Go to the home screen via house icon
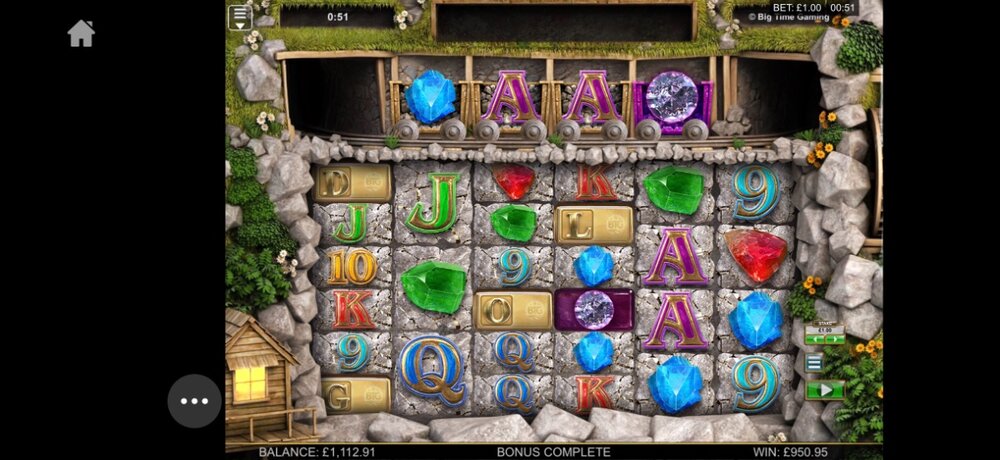 coord(81,34)
